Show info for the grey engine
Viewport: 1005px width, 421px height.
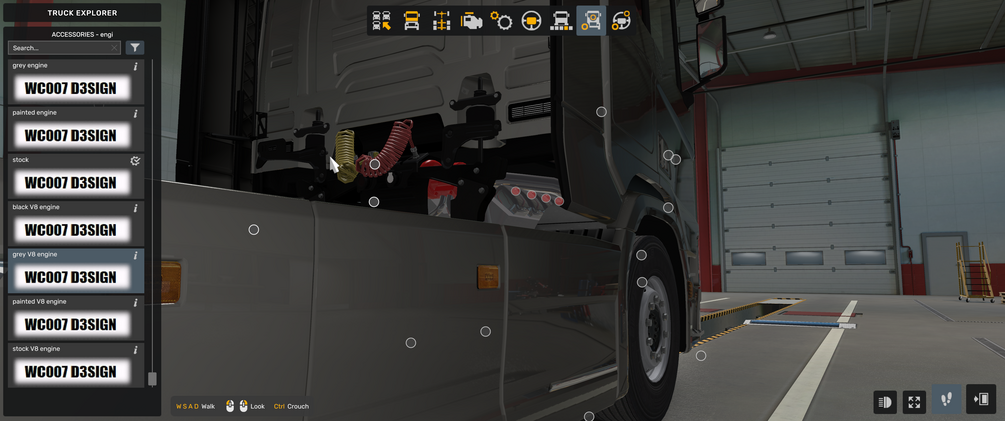pos(136,67)
